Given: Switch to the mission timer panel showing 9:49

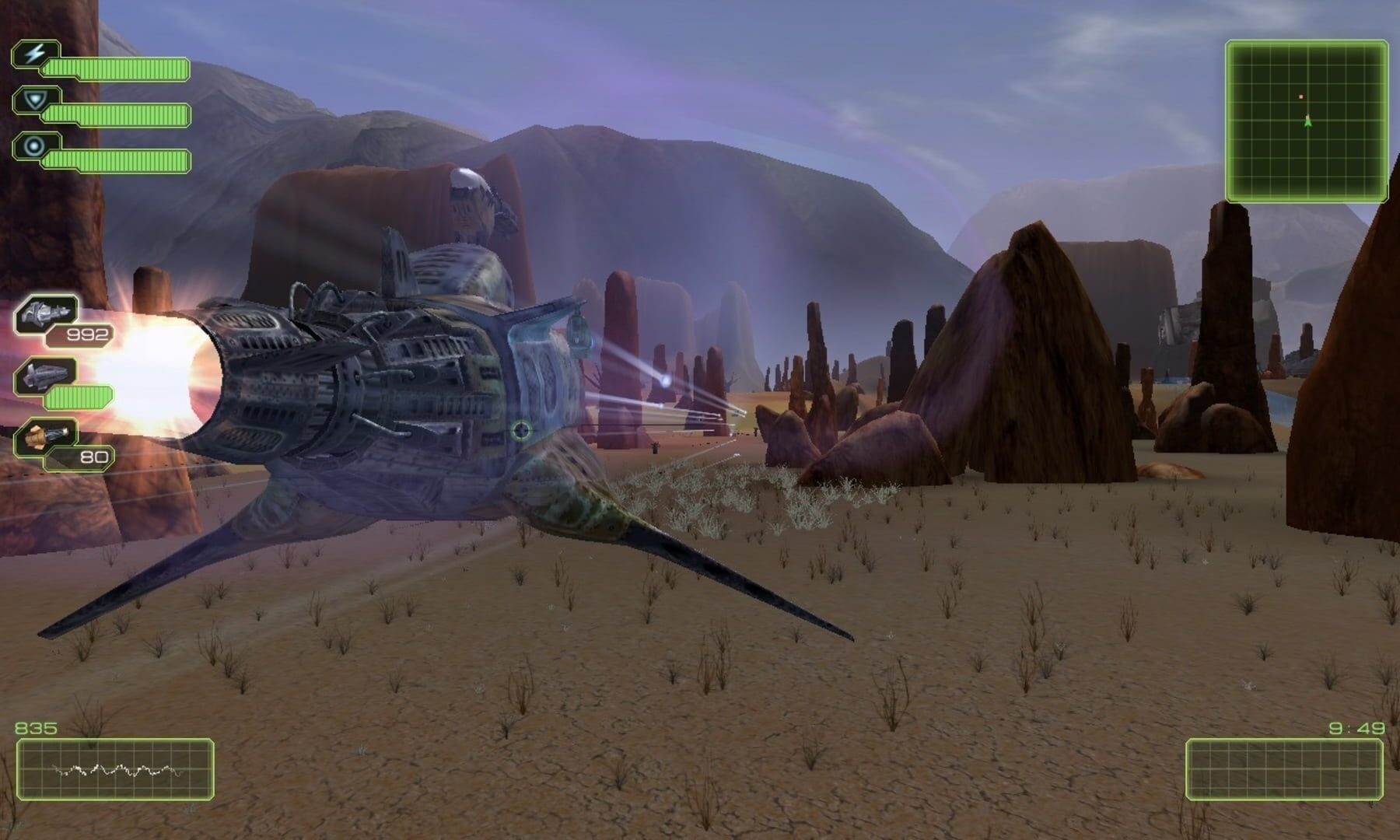Looking at the screenshot, I should coord(1283,770).
